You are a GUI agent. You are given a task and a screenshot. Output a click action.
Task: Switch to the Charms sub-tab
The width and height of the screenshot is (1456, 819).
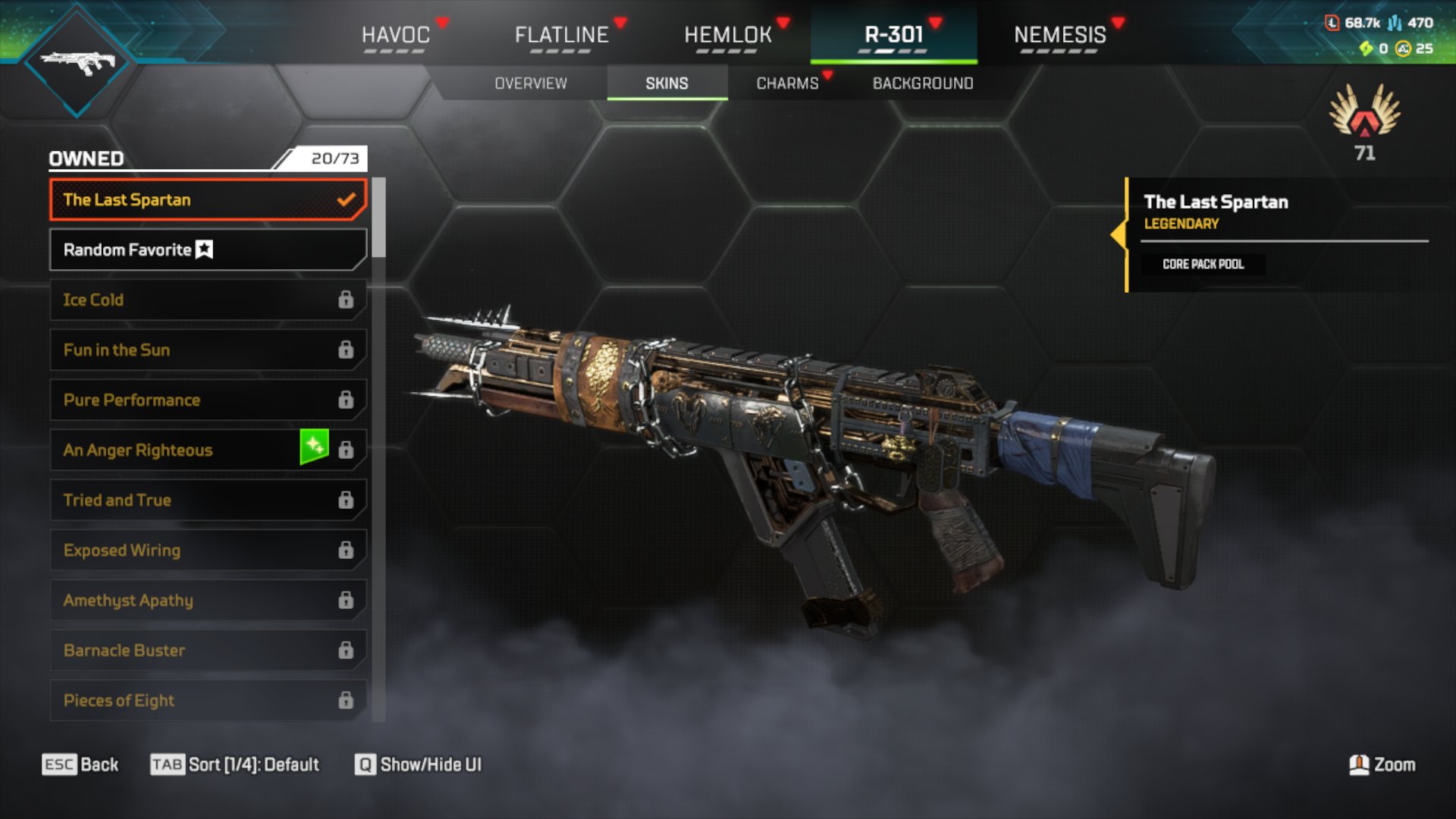tap(787, 83)
